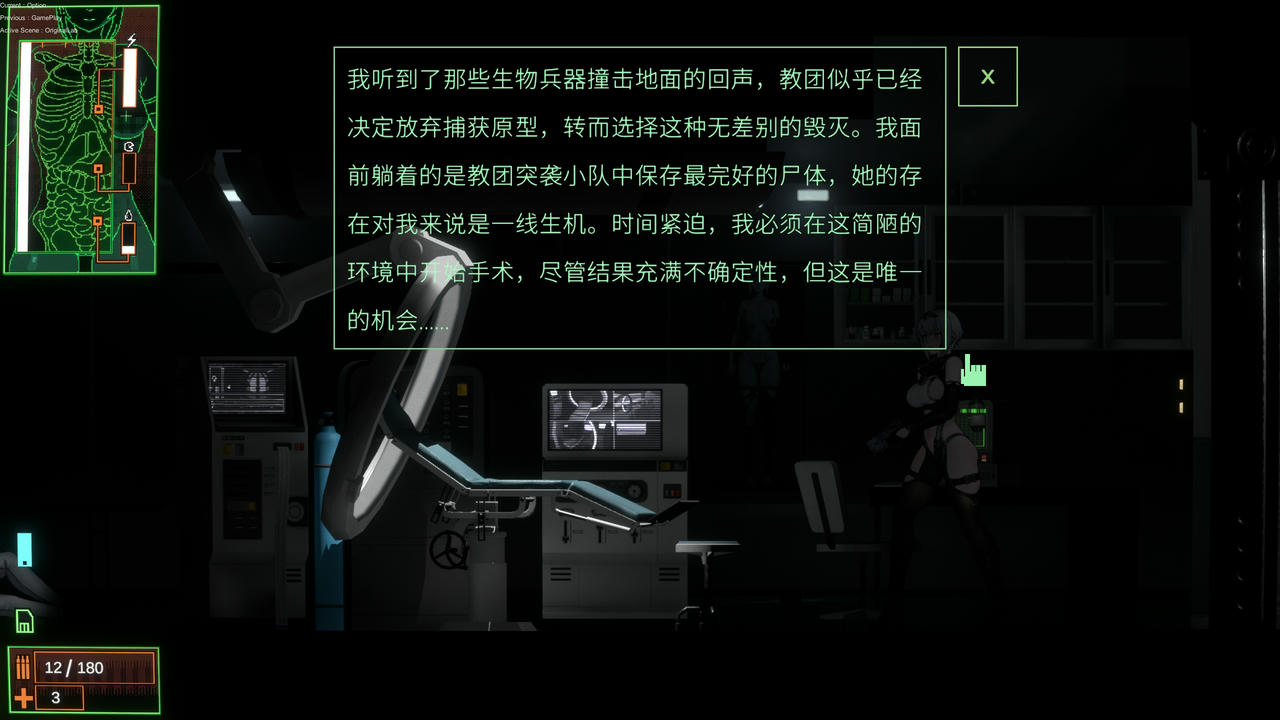Close the narration dialog with the X button
Viewport: 1280px width, 720px height.
click(x=988, y=76)
